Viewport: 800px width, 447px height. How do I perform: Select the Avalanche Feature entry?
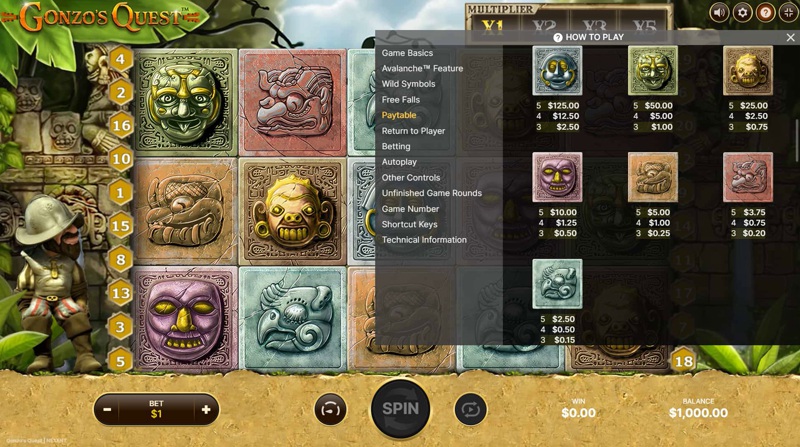(x=422, y=69)
